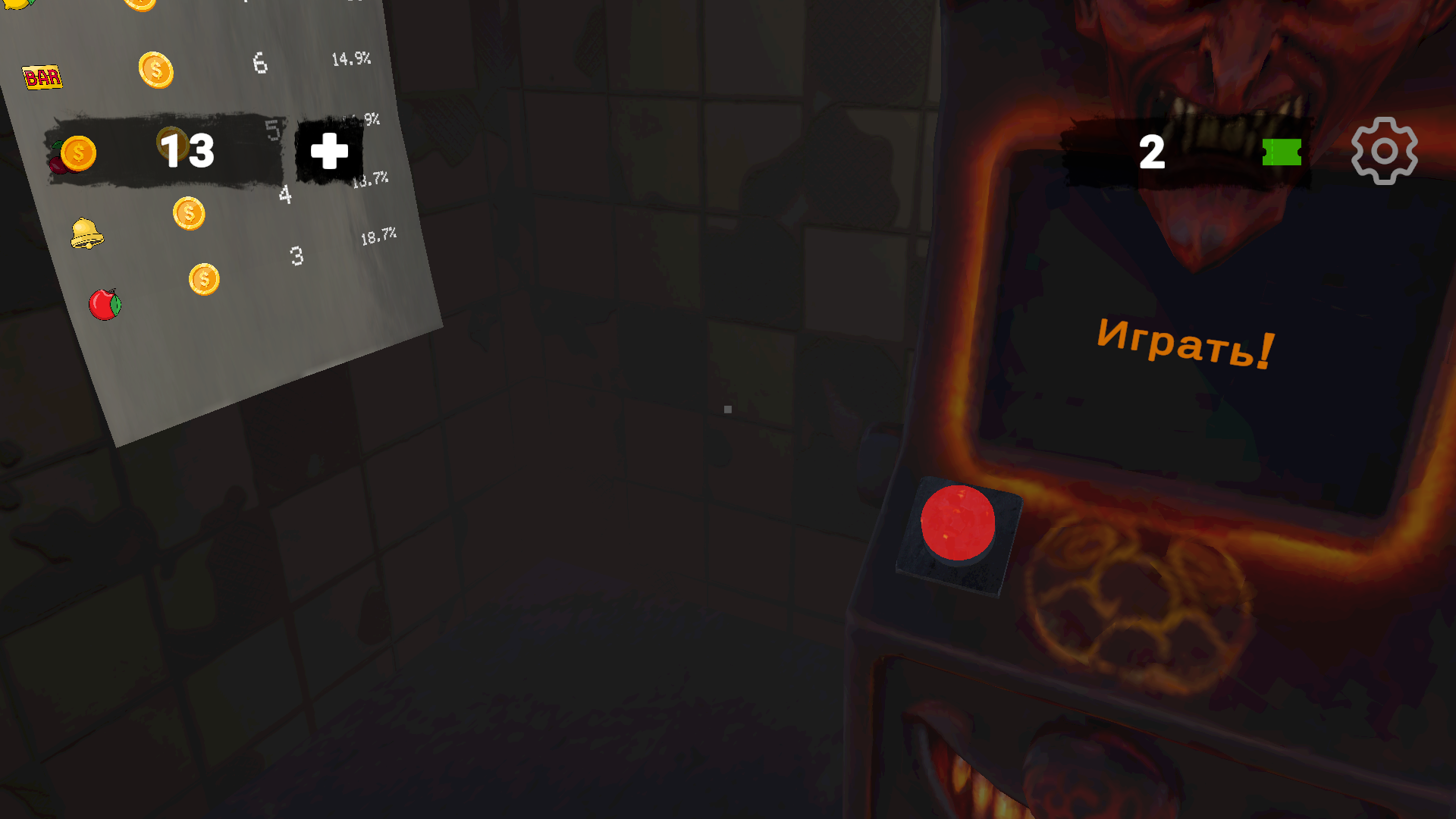
Task: Click the 18.7% payout percentage text
Action: [378, 235]
